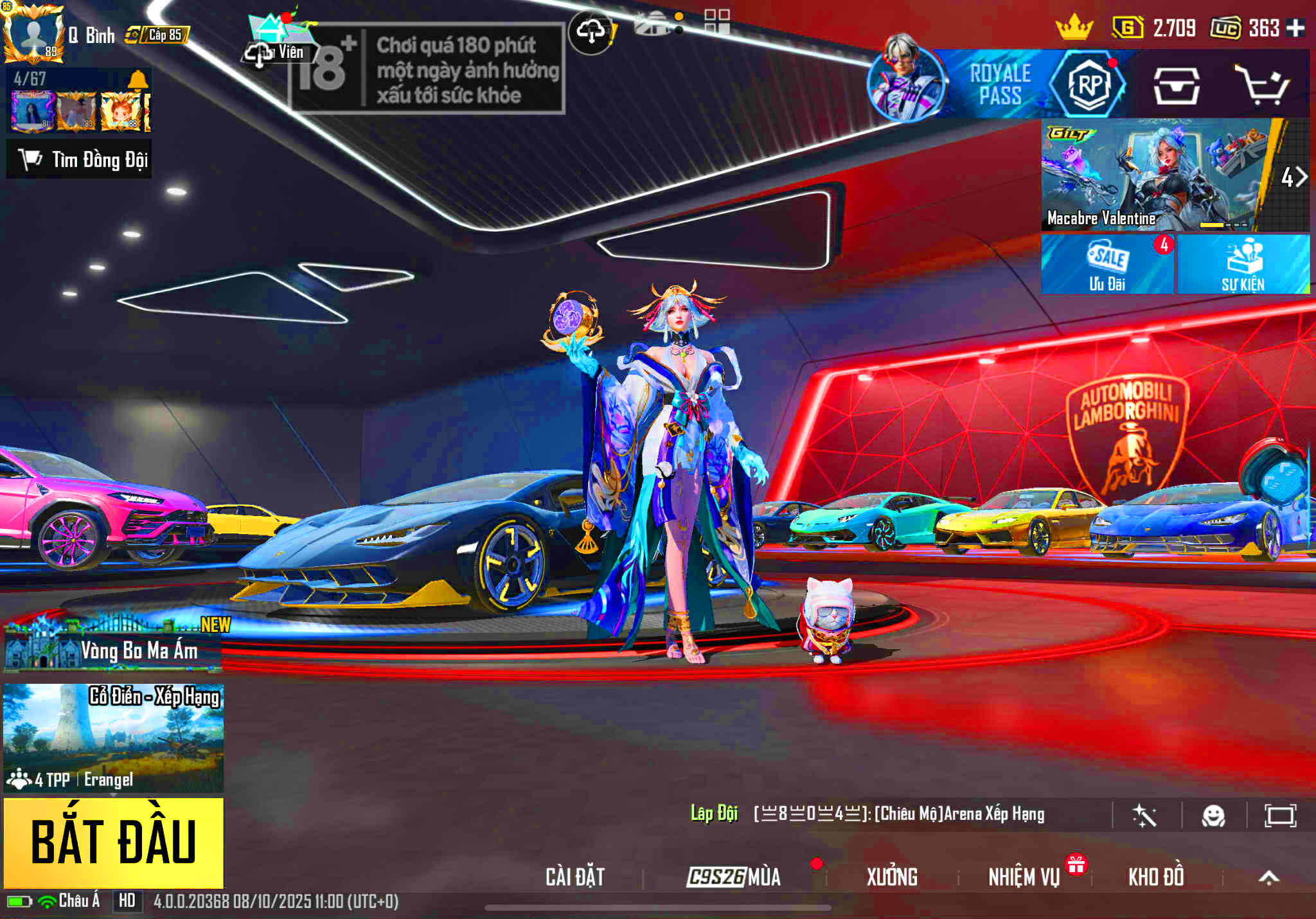Open the C9S26 MÙA season page
The image size is (1316, 919).
[x=734, y=877]
